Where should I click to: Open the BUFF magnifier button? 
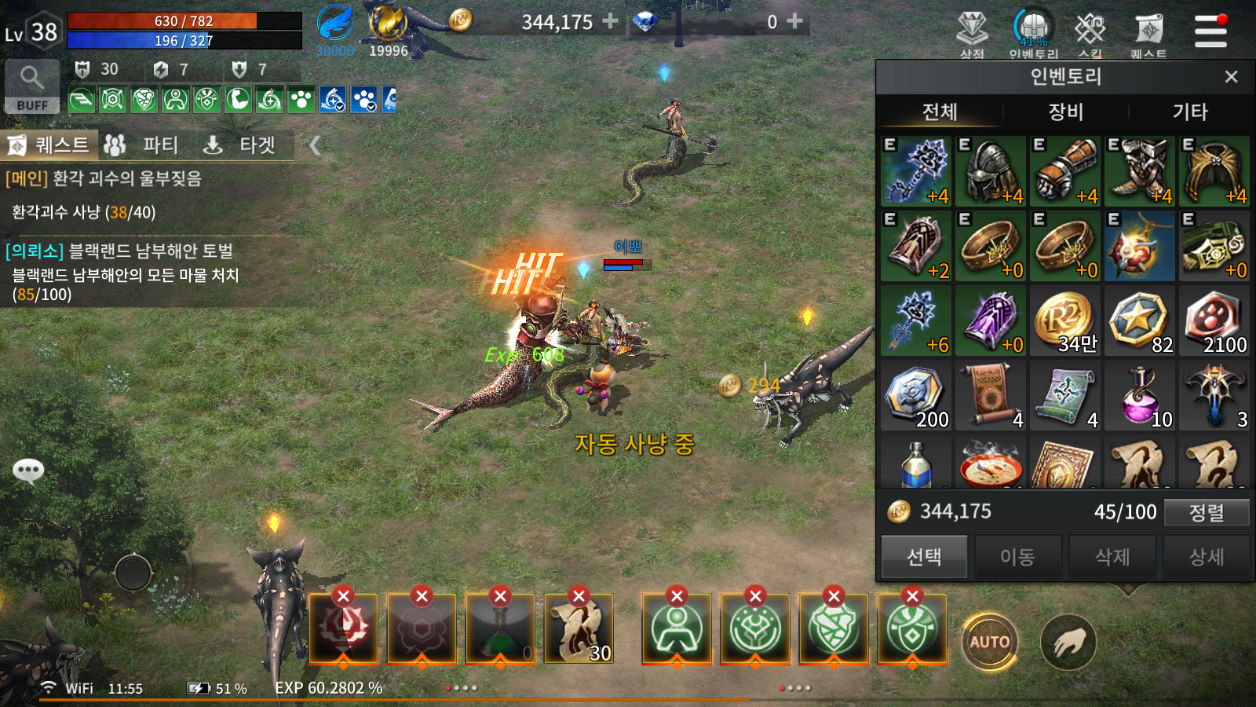coord(32,85)
